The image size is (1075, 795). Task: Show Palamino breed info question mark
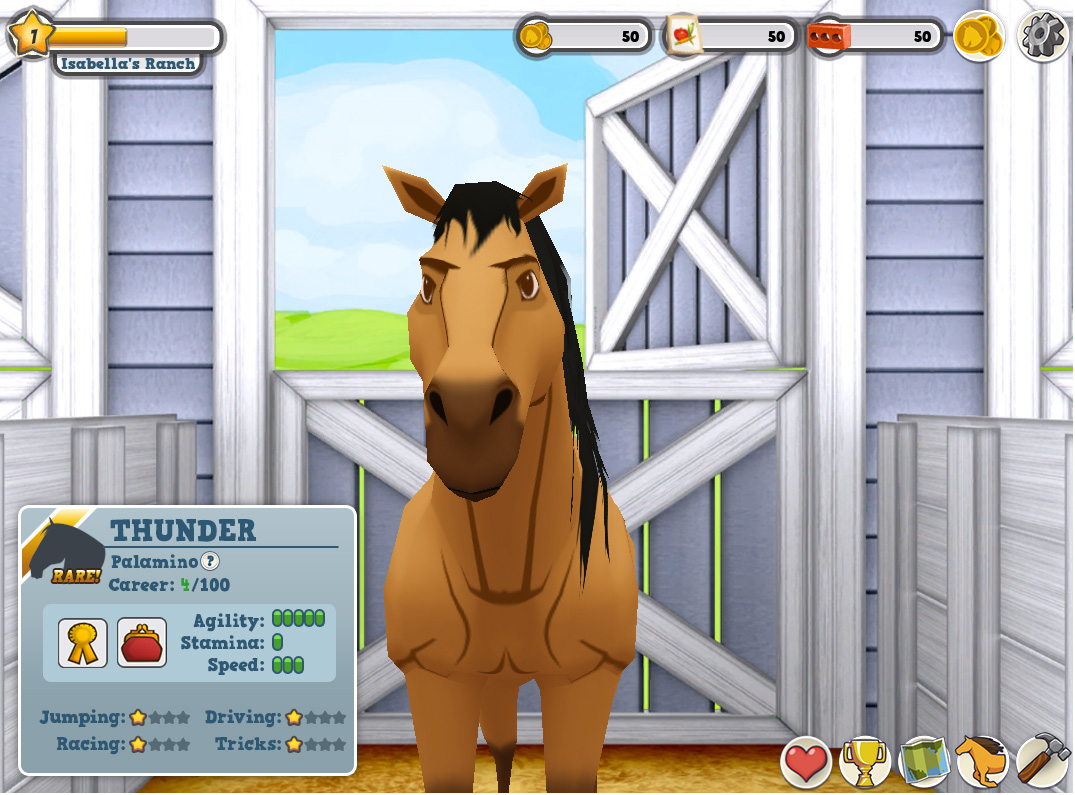[210, 562]
